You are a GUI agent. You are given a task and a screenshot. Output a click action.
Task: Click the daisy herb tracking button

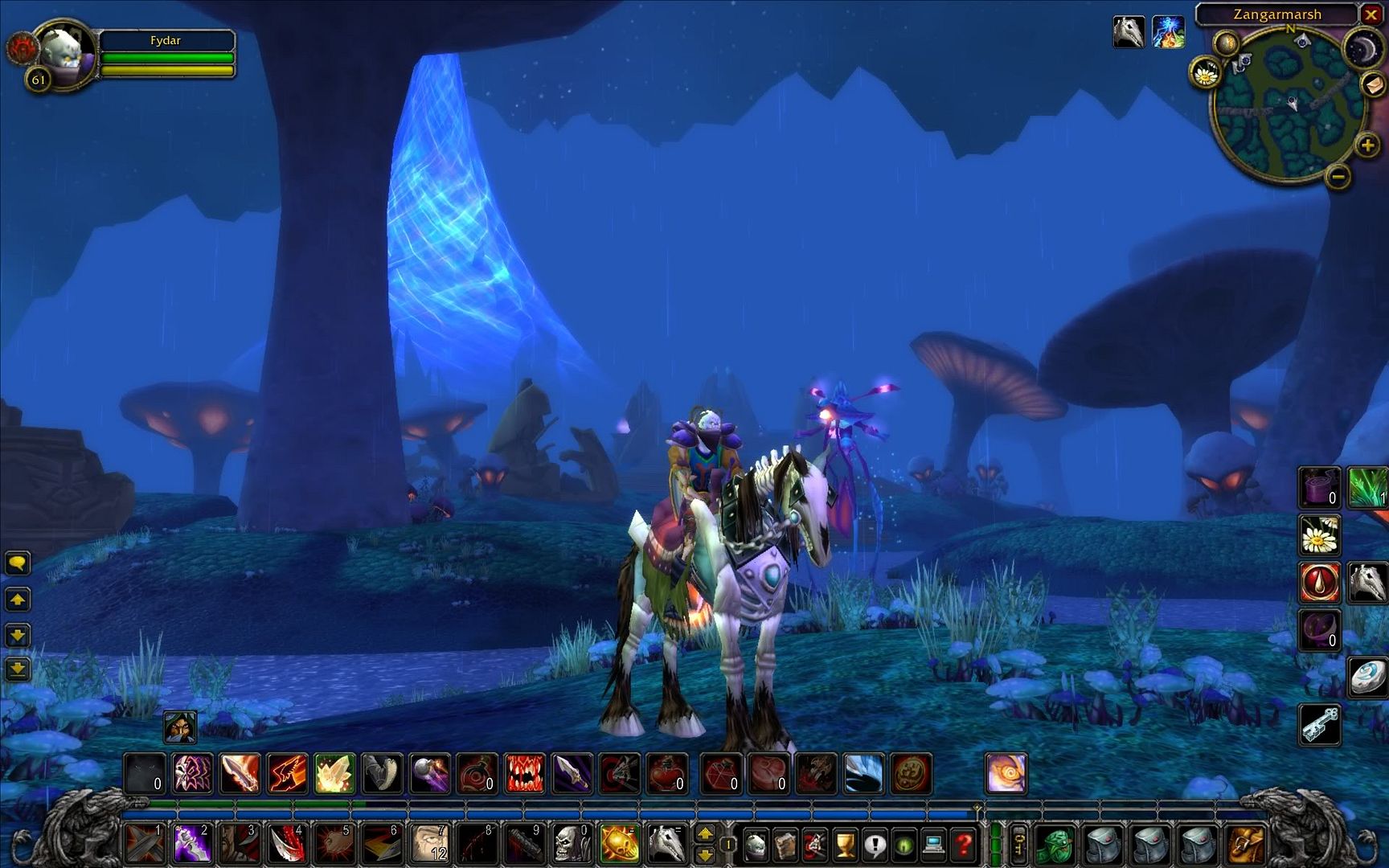(x=1204, y=74)
